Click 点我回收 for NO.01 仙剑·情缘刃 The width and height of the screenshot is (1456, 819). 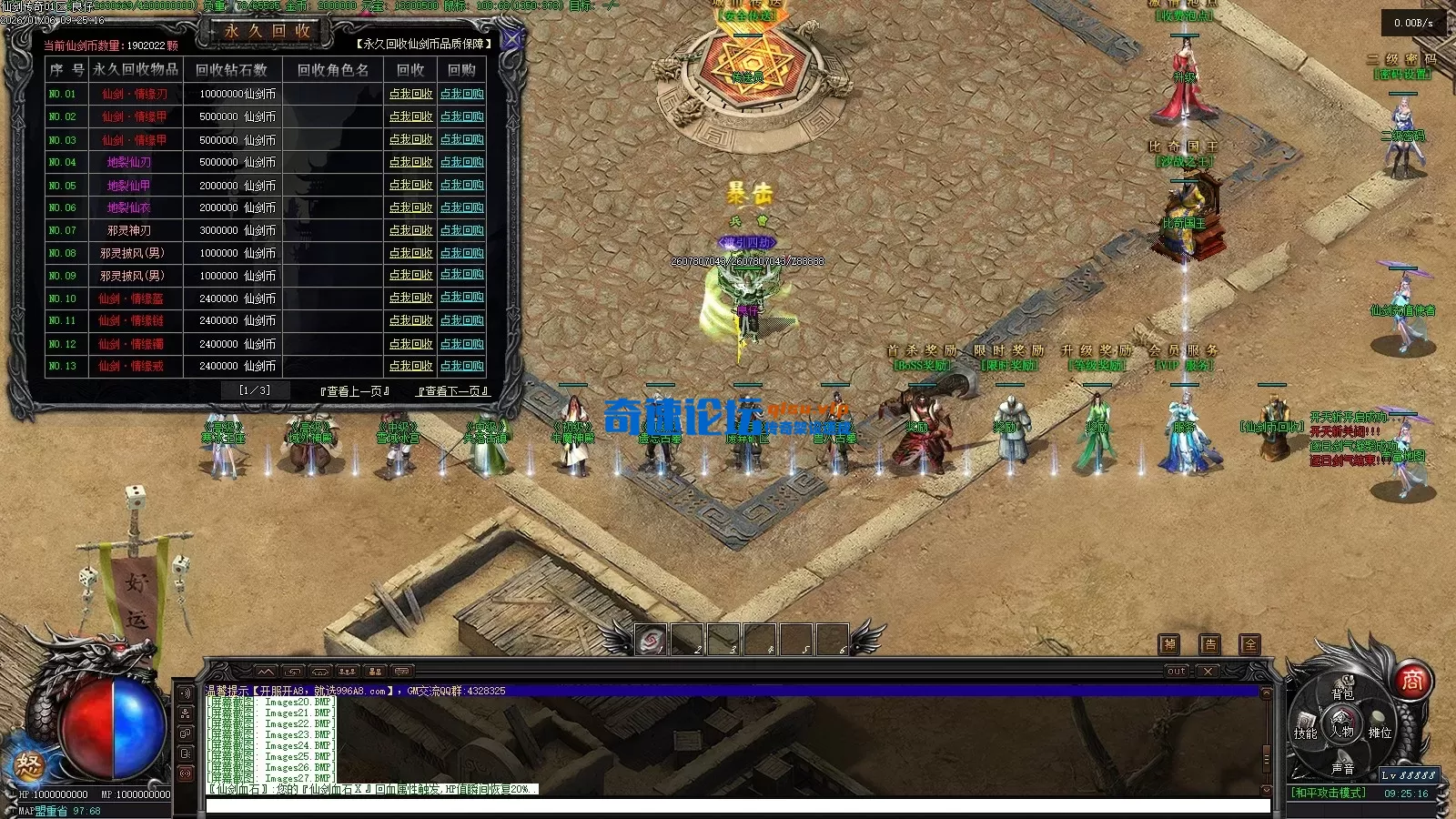(x=410, y=94)
